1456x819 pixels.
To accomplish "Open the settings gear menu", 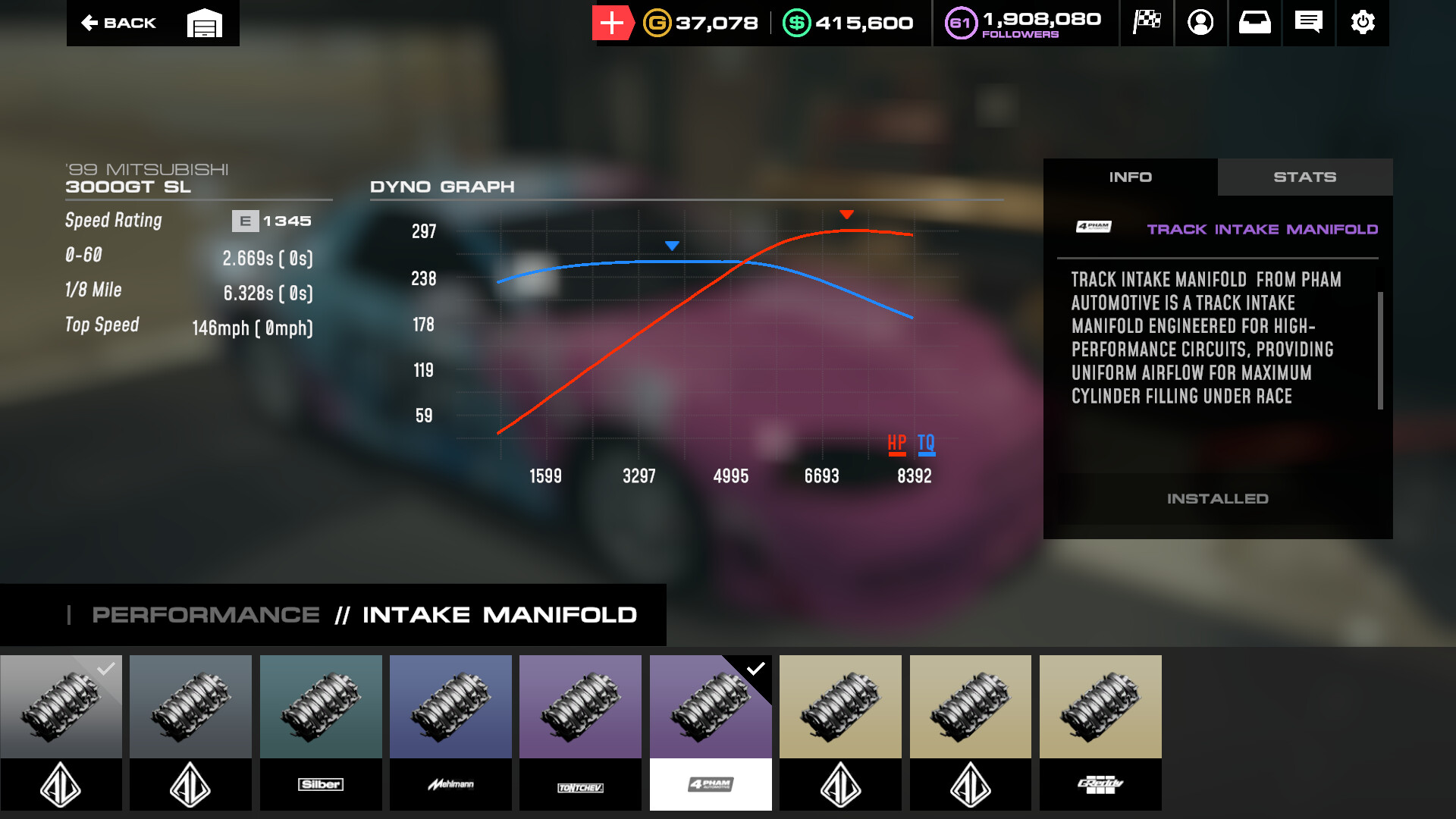I will click(x=1363, y=23).
